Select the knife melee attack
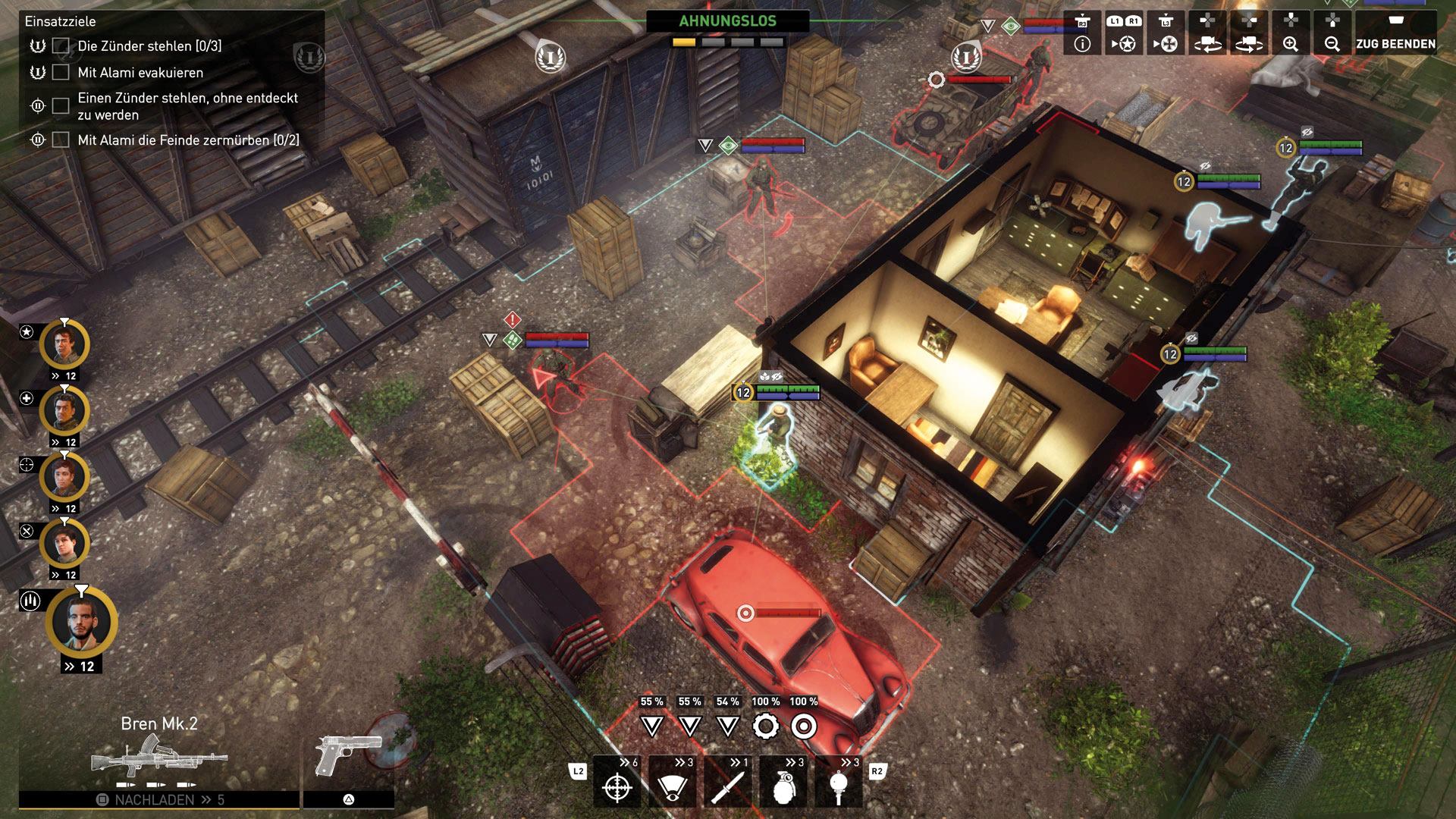 [728, 783]
